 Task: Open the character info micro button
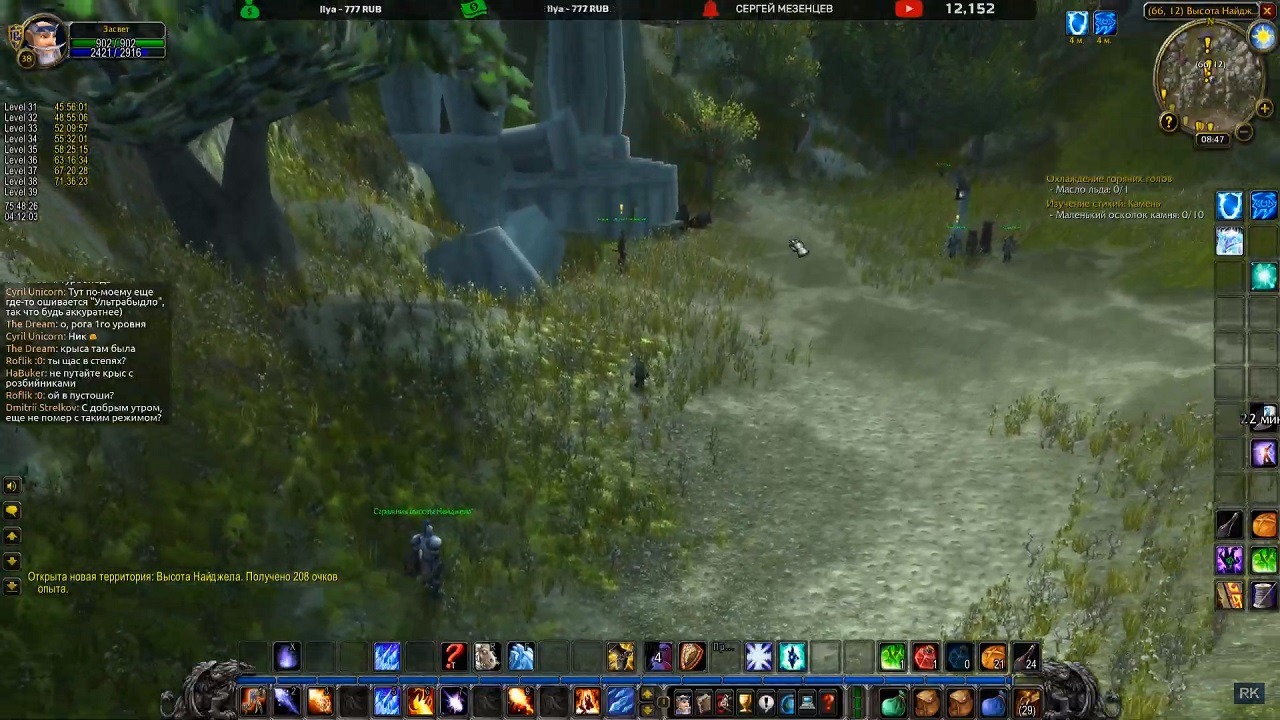[x=682, y=703]
